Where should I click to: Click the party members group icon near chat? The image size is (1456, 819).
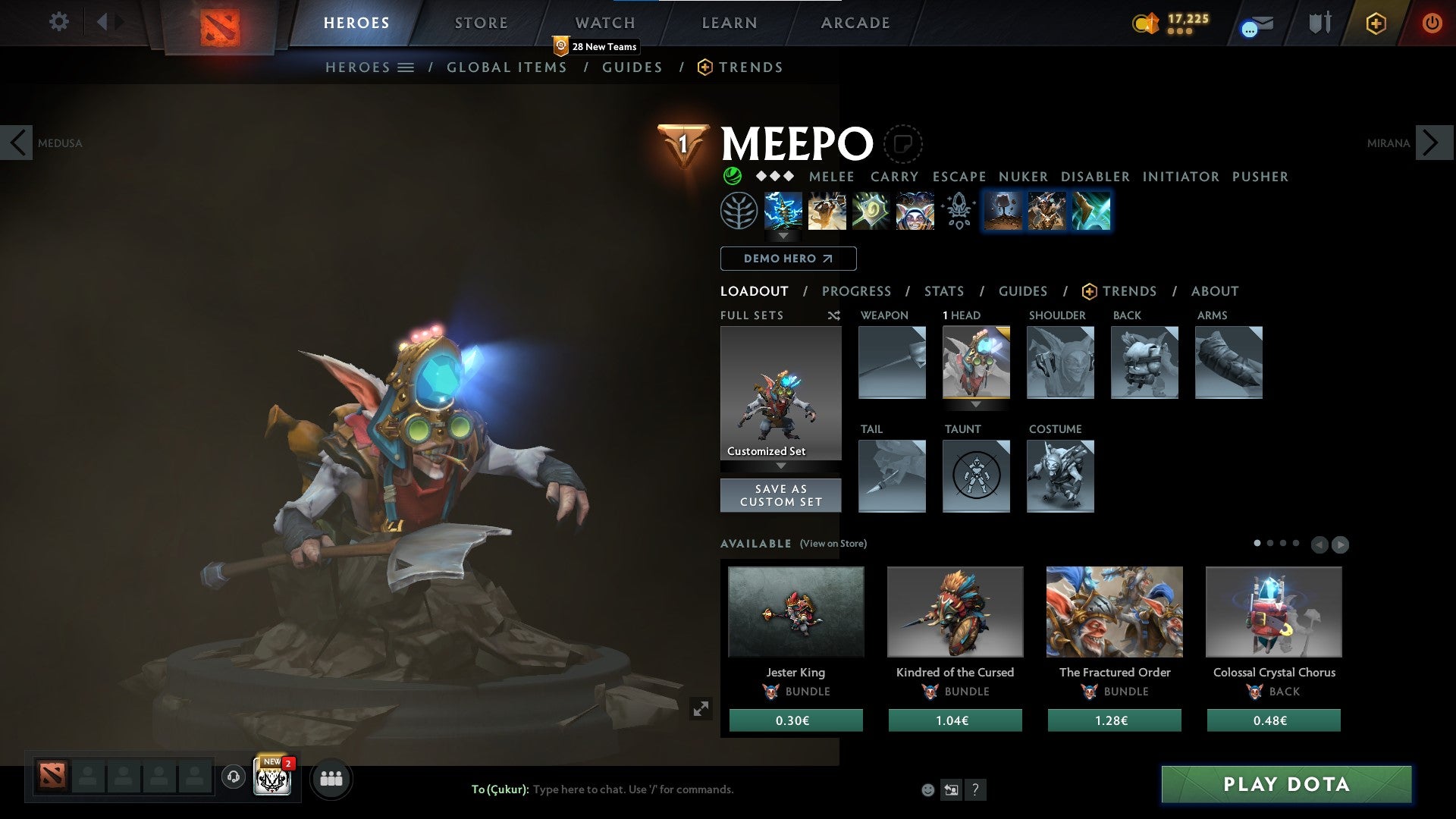coord(331,778)
